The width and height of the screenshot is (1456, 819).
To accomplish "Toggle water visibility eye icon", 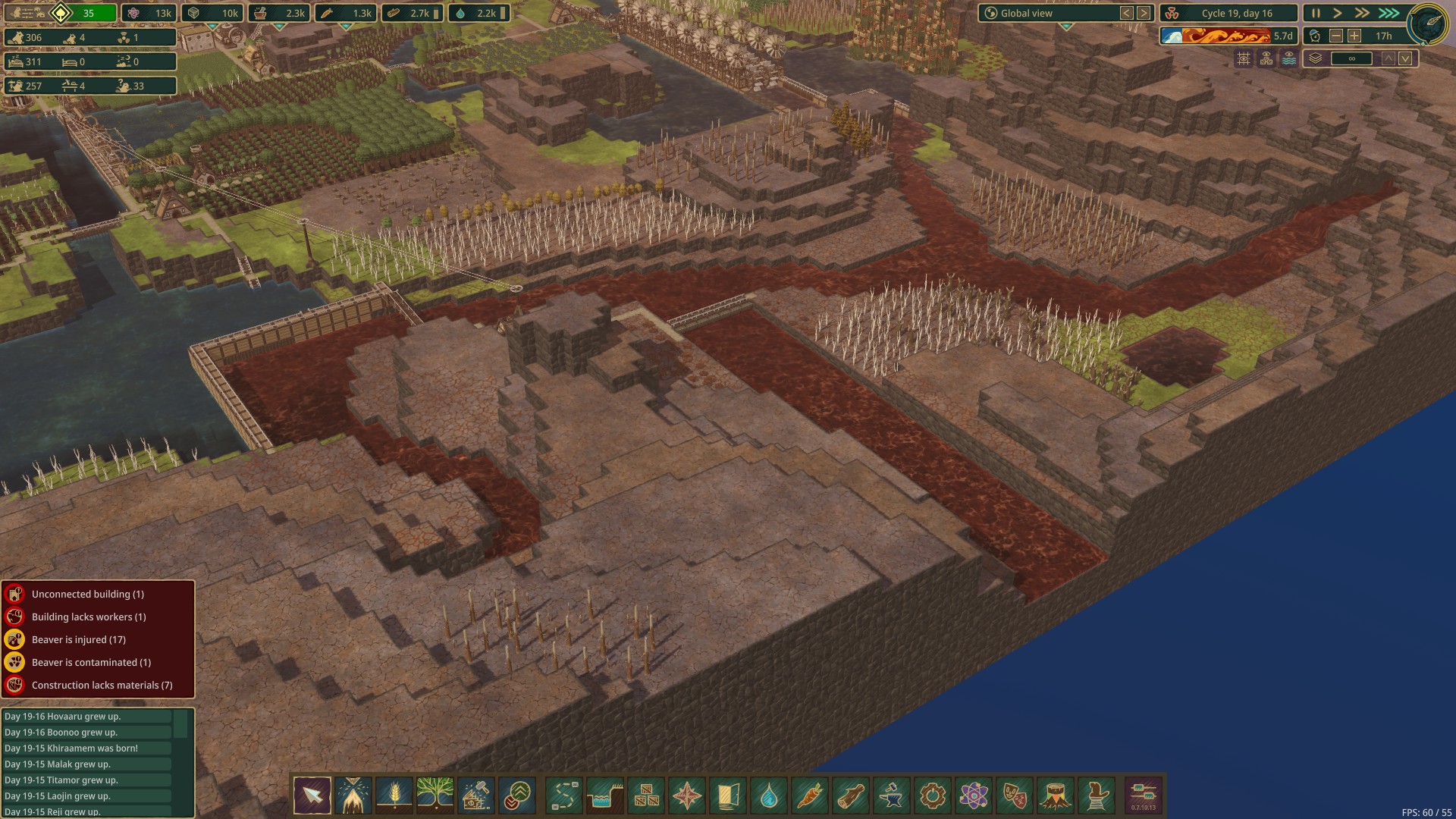I will click(x=1289, y=58).
